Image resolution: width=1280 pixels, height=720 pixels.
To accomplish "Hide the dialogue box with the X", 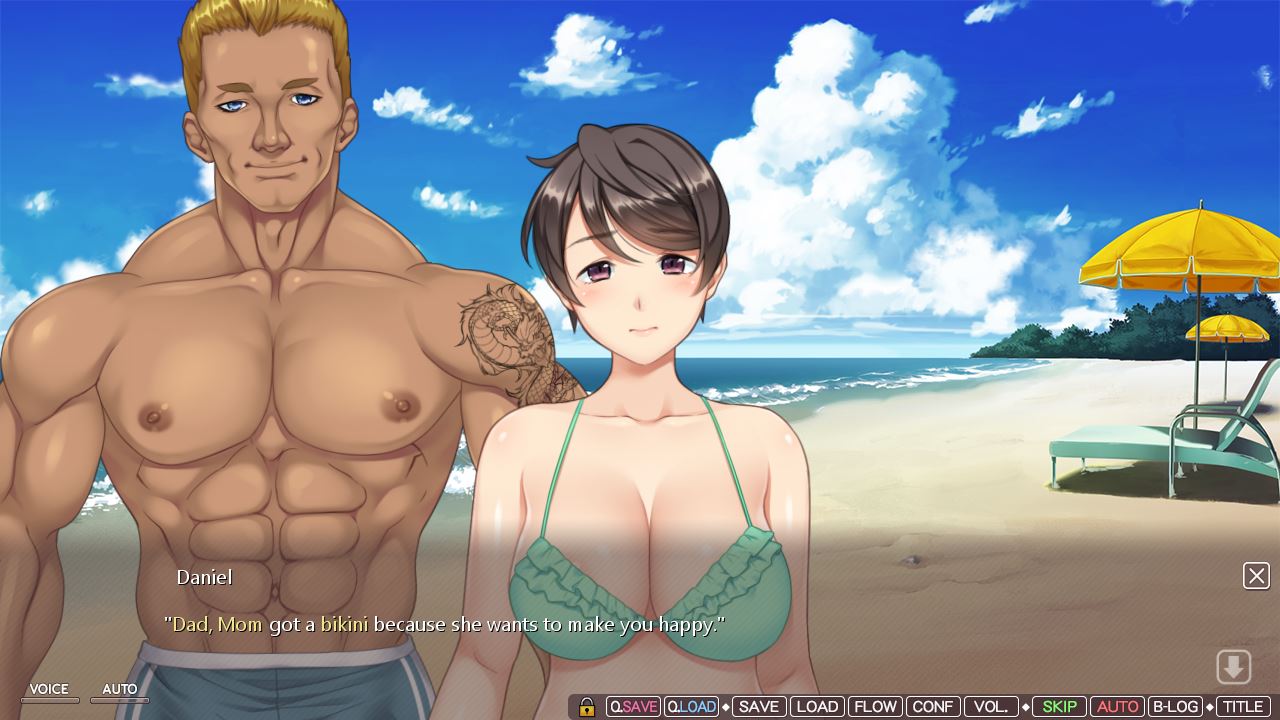I will [x=1256, y=575].
